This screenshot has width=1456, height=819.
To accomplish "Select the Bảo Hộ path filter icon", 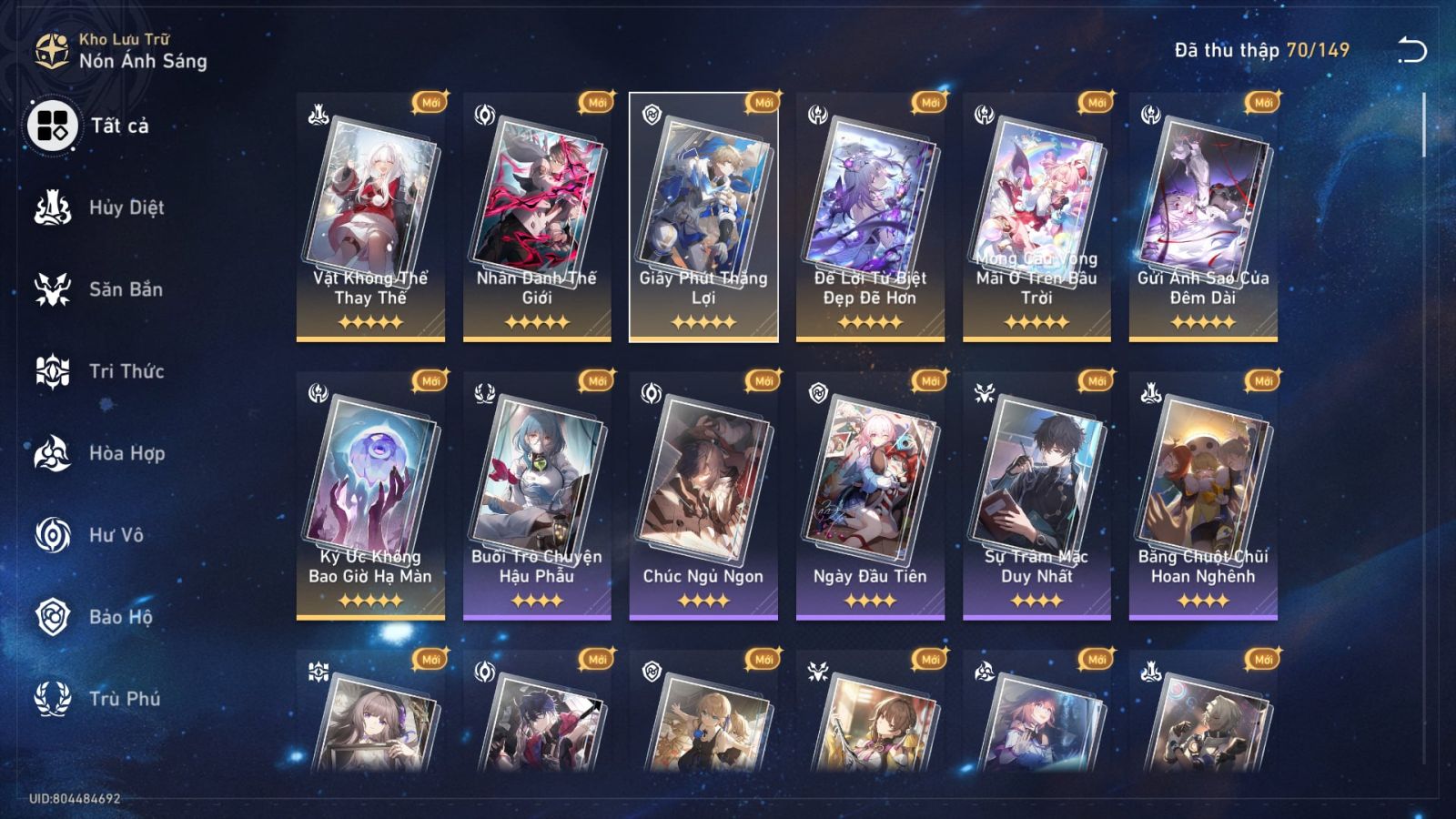I will point(55,617).
